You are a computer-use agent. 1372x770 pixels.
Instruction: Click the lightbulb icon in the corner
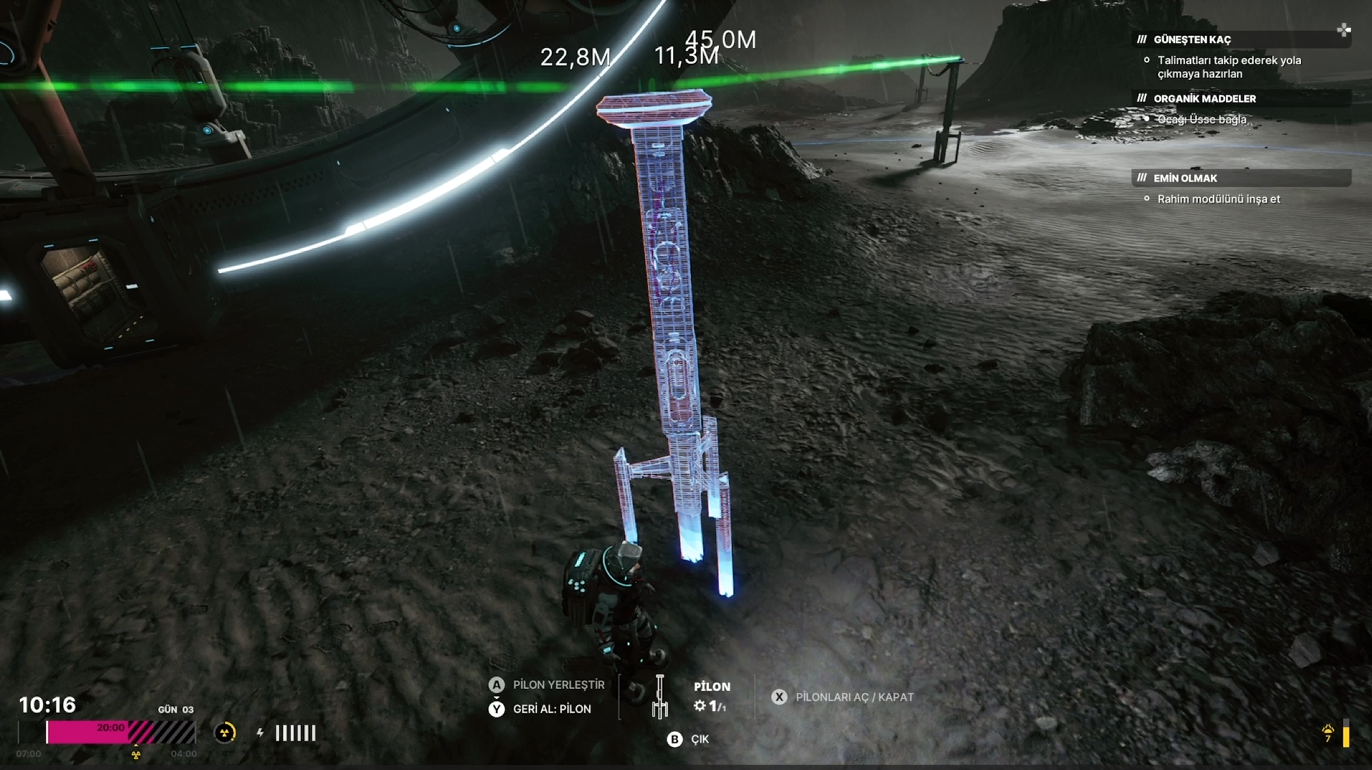1328,734
